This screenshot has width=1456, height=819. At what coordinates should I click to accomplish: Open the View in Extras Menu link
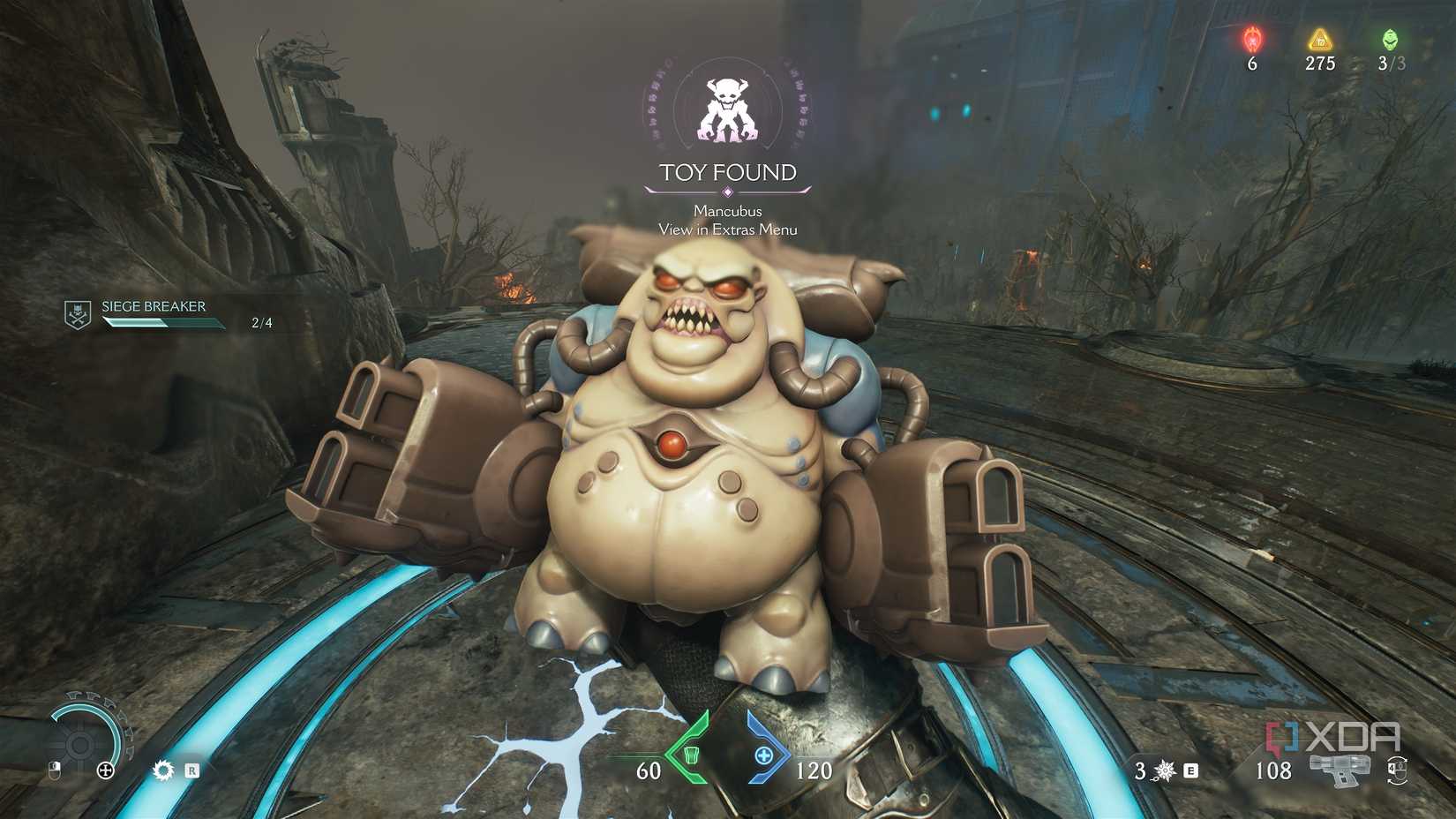726,228
